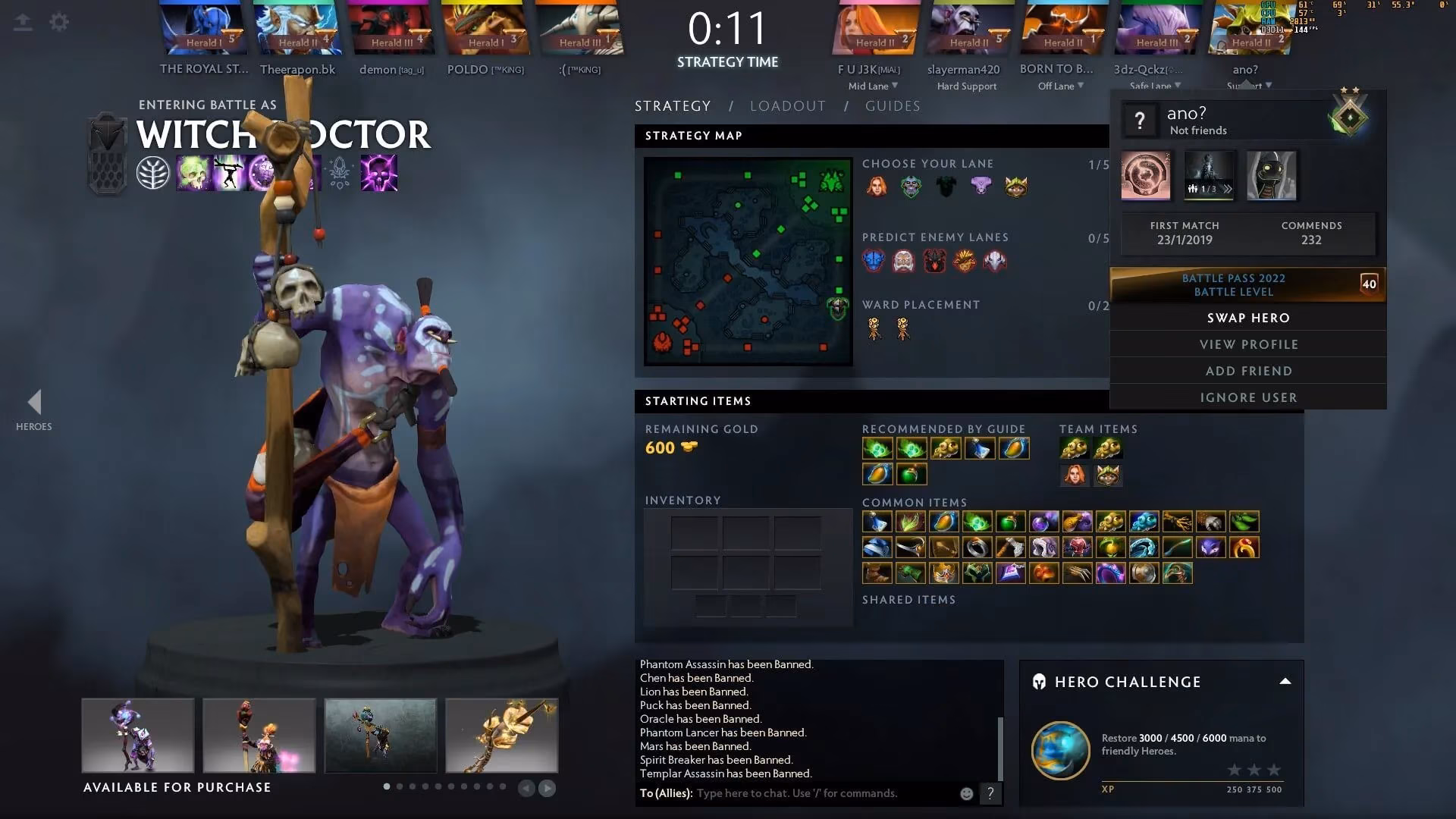The height and width of the screenshot is (819, 1456).
Task: Click SWAP HERO in ano?'s player menu
Action: 1247,318
